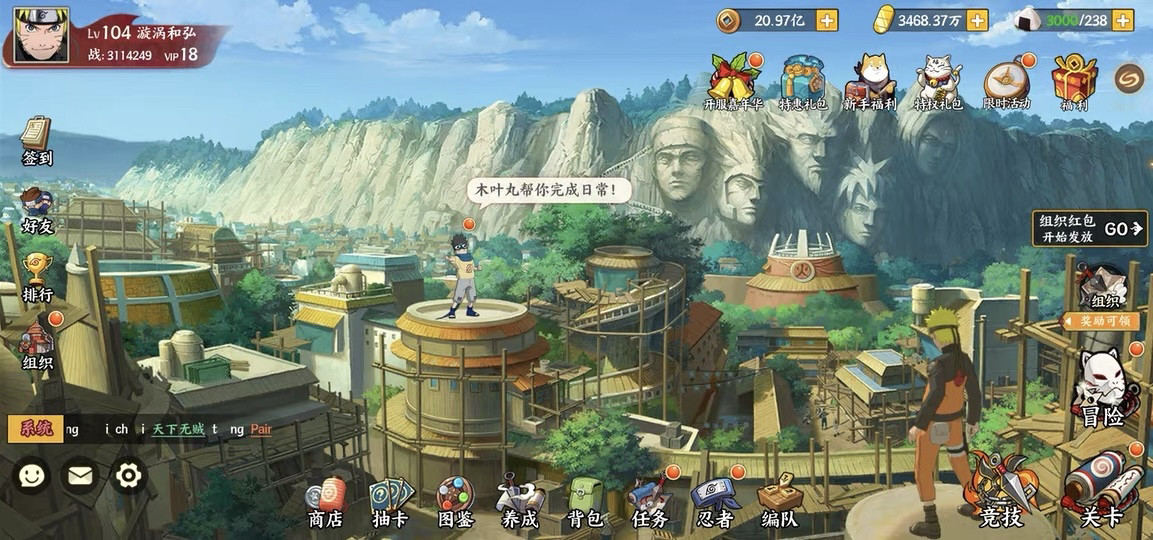The width and height of the screenshot is (1153, 540).
Task: Open the 忍者 ninja roster
Action: pos(712,503)
